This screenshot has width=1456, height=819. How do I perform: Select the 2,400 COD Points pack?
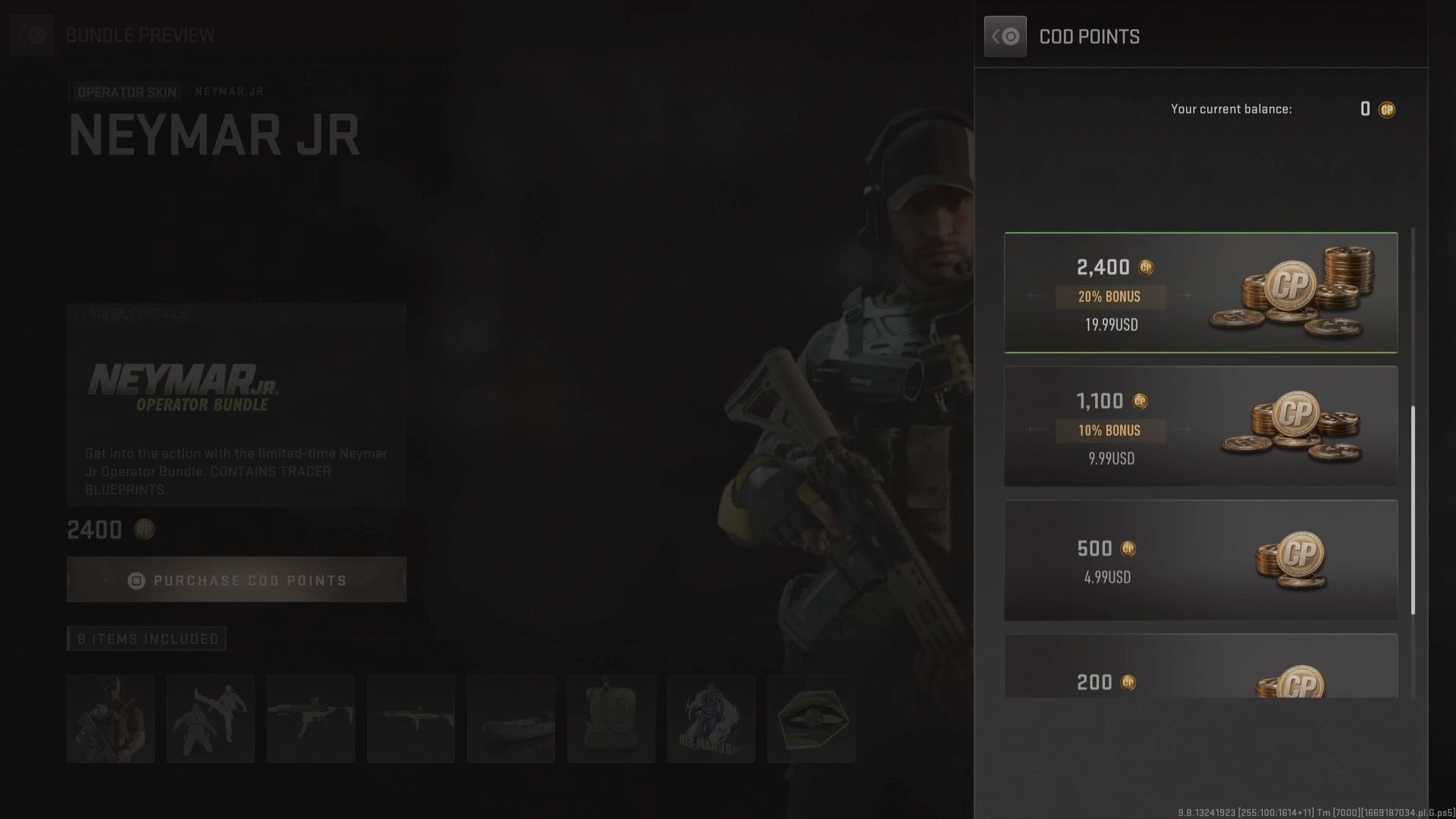point(1200,293)
